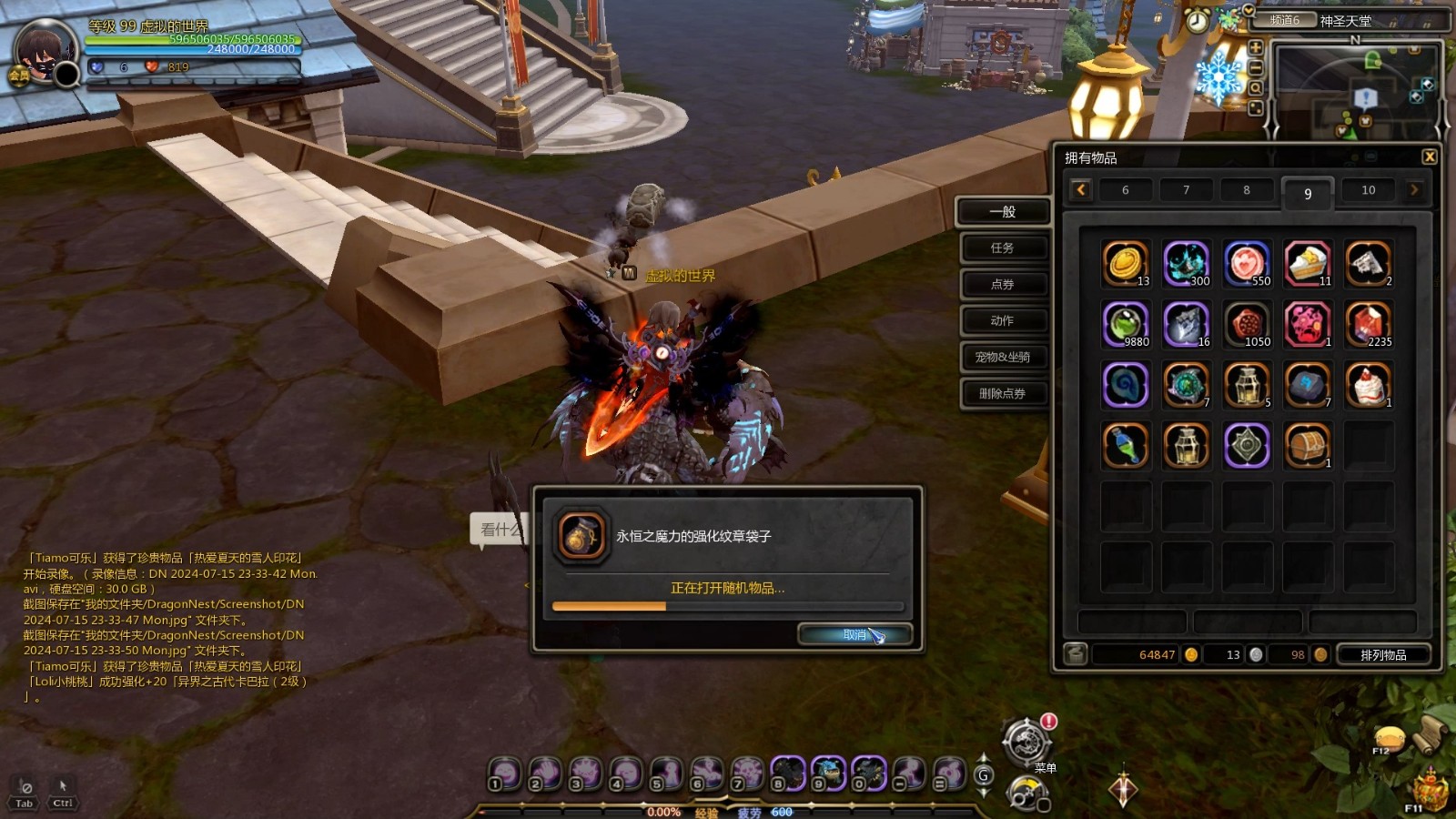Cancel the random item opening
This screenshot has width=1456, height=819.
pos(854,634)
